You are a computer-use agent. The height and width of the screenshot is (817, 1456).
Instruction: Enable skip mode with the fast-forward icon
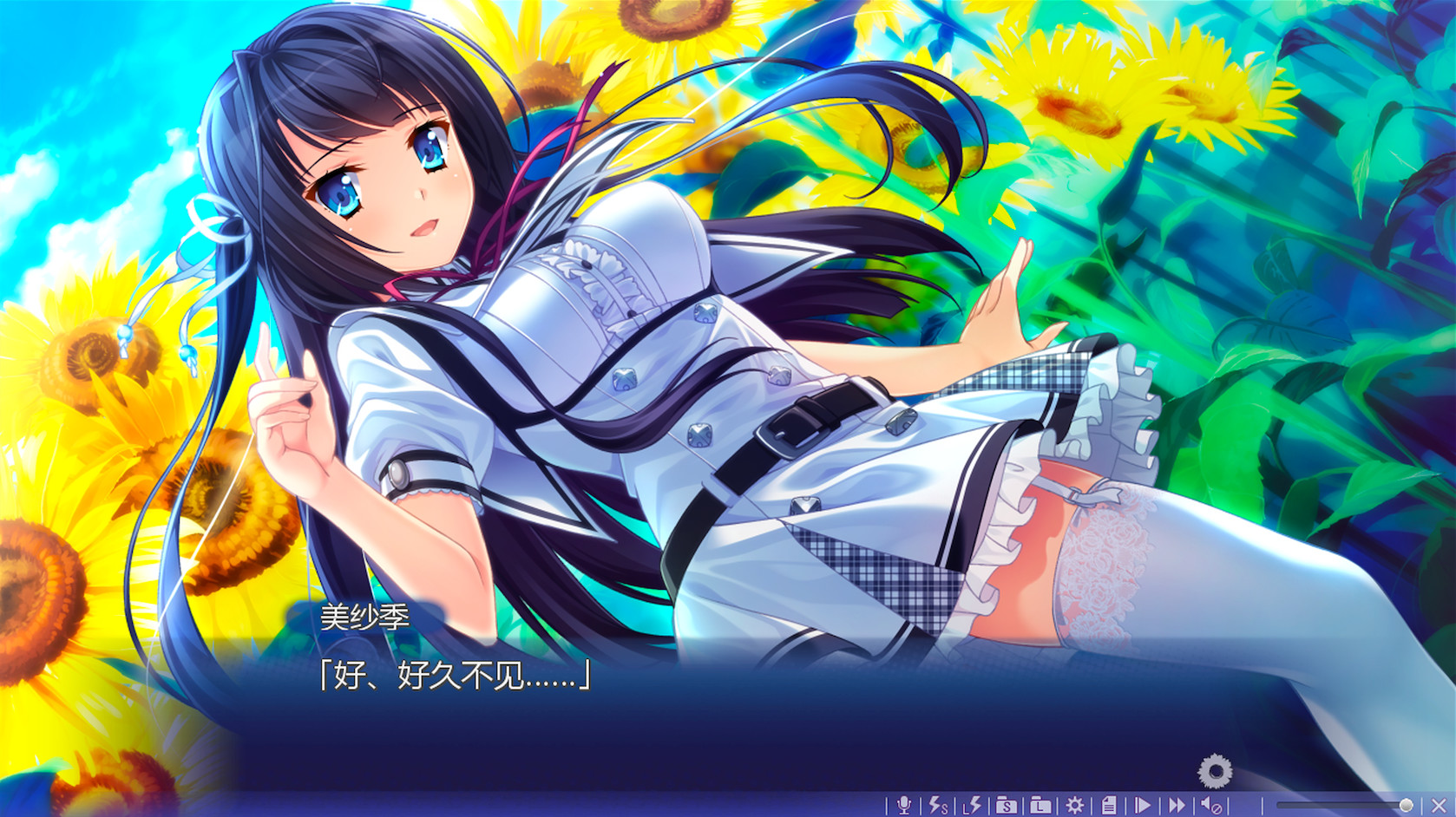[x=1175, y=804]
